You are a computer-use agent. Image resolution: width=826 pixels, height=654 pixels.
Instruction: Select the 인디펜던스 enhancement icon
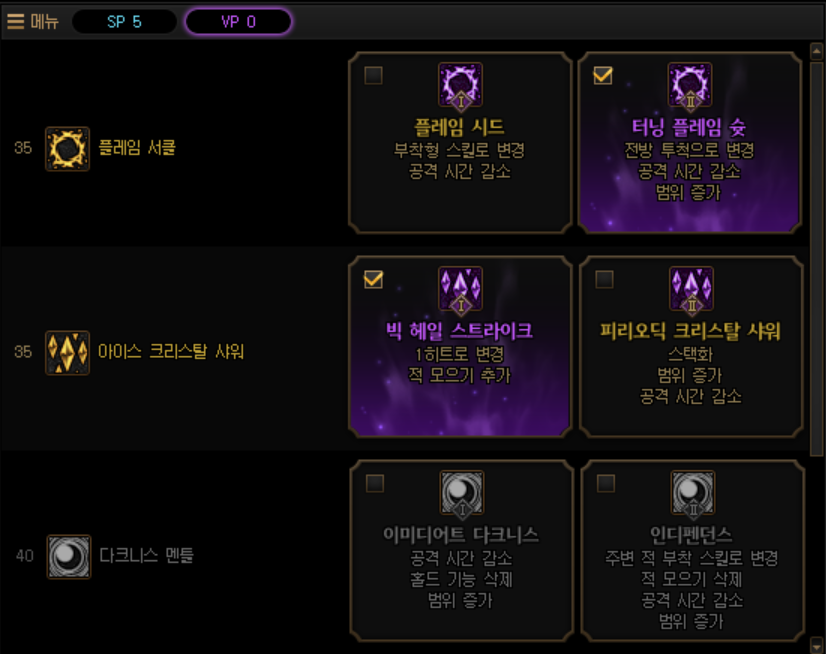coord(691,493)
